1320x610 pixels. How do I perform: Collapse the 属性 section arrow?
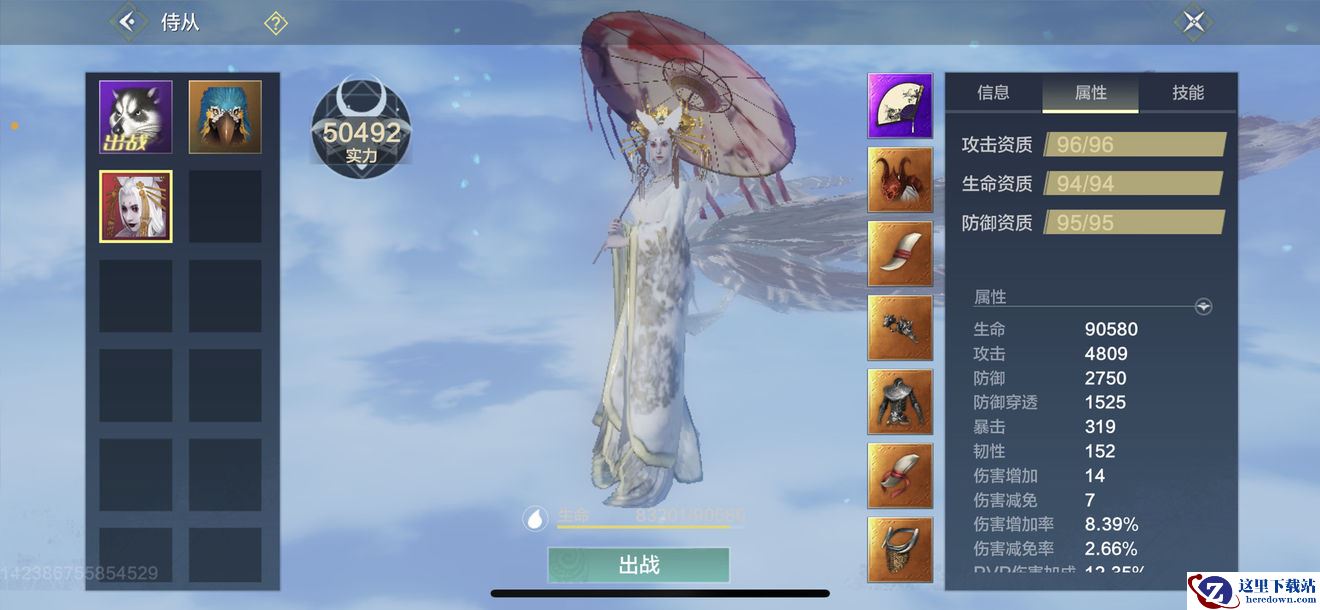coord(1204,307)
